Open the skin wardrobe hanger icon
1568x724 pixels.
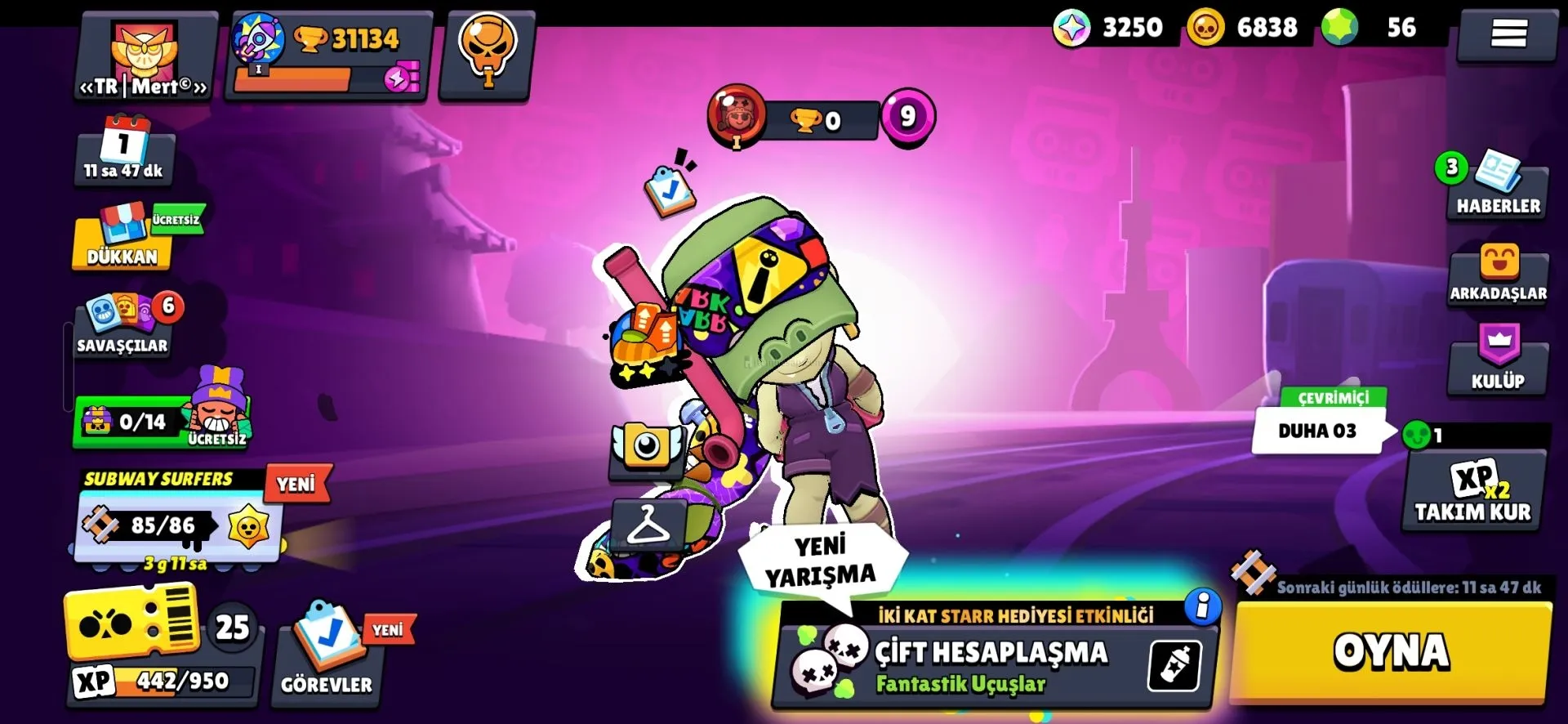click(x=648, y=525)
